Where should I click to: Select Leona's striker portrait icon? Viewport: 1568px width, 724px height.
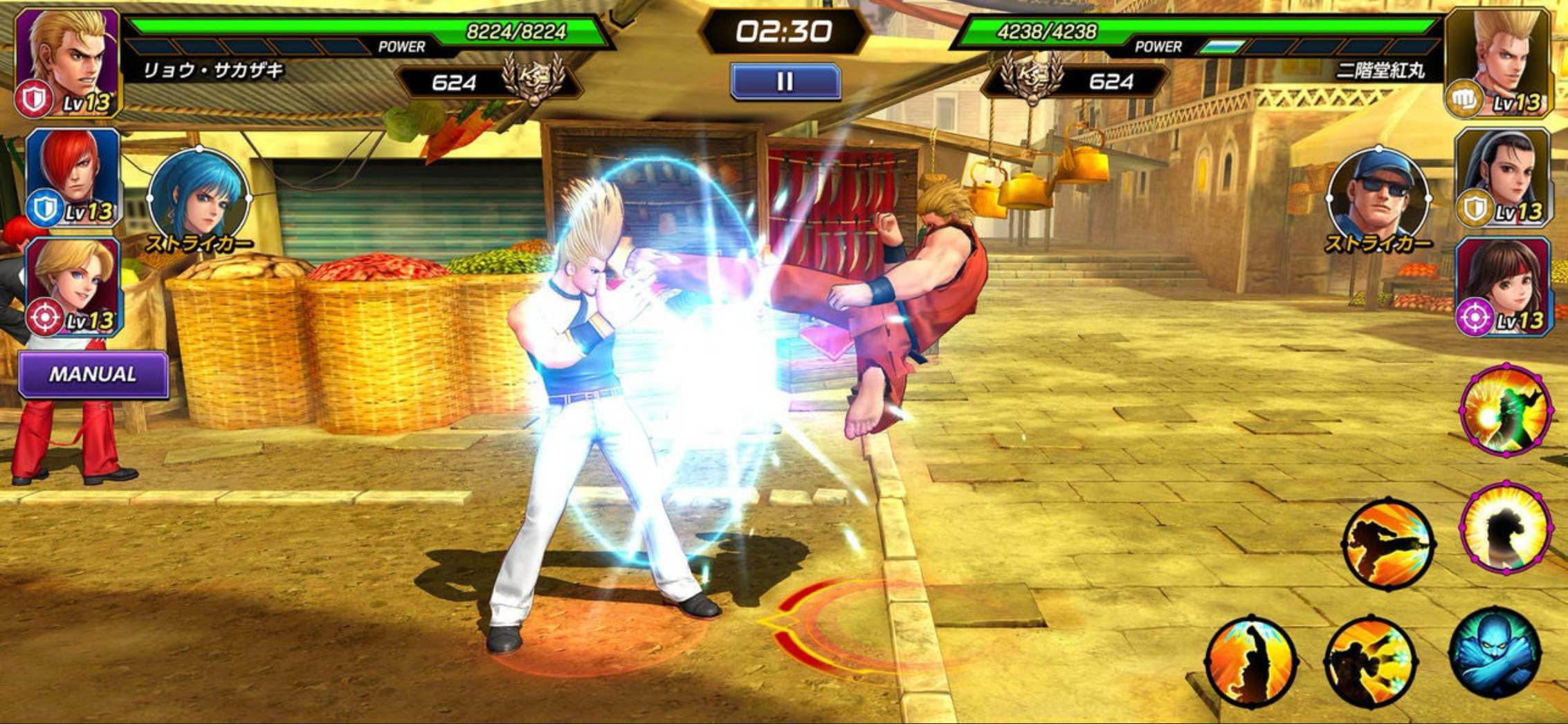[199, 196]
